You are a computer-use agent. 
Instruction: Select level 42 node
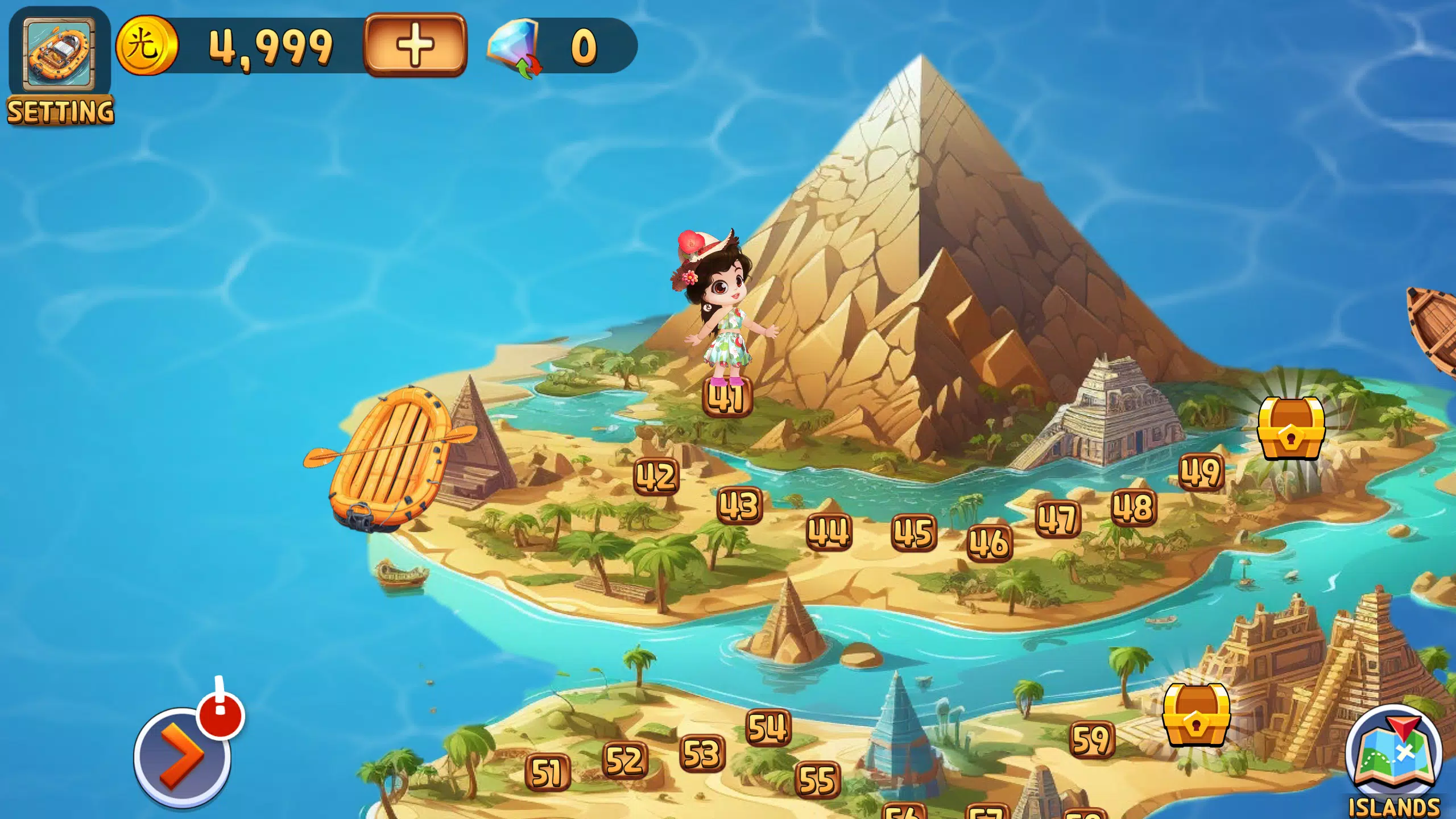657,475
